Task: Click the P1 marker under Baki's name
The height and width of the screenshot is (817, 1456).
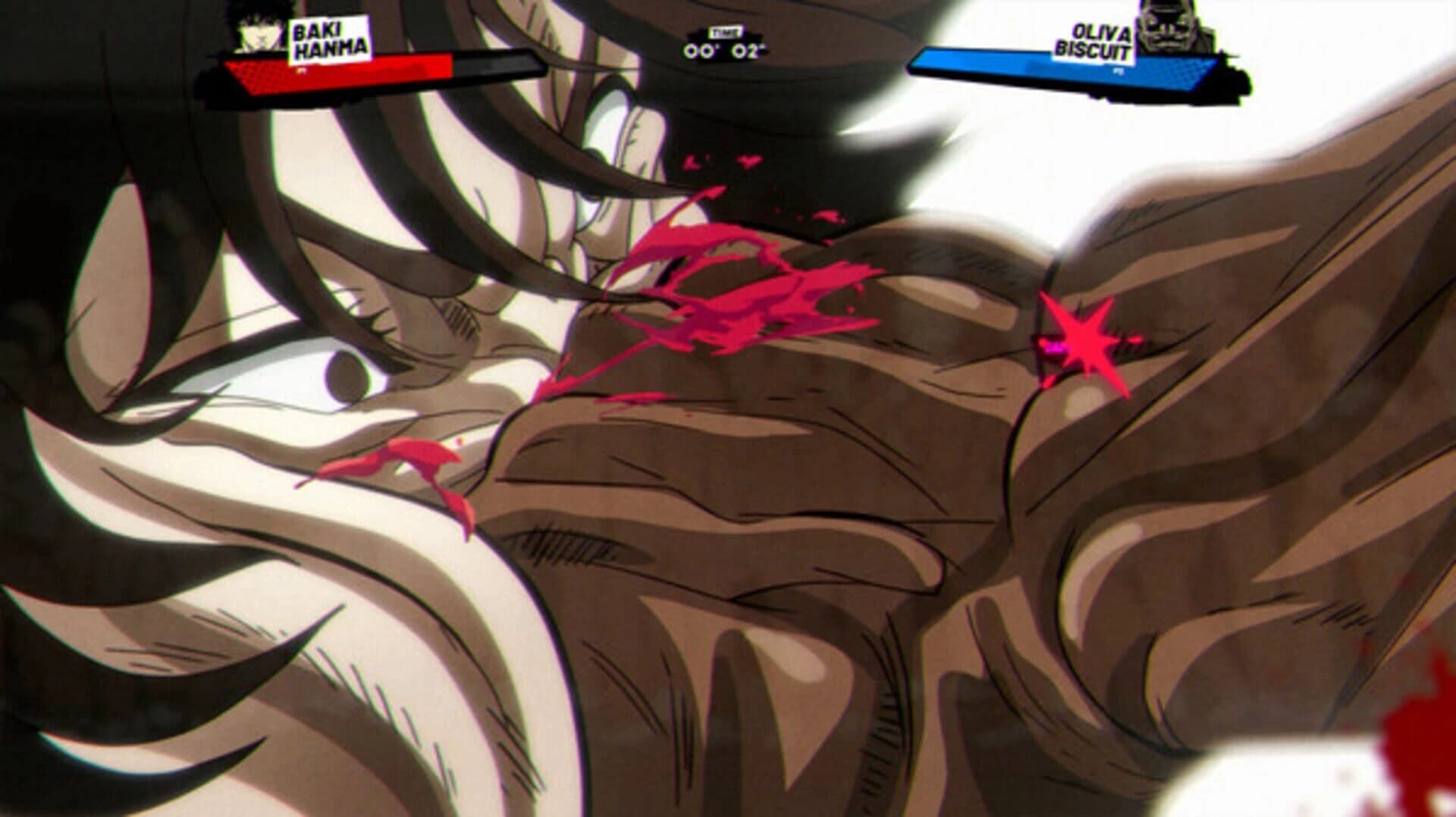Action: (x=302, y=70)
